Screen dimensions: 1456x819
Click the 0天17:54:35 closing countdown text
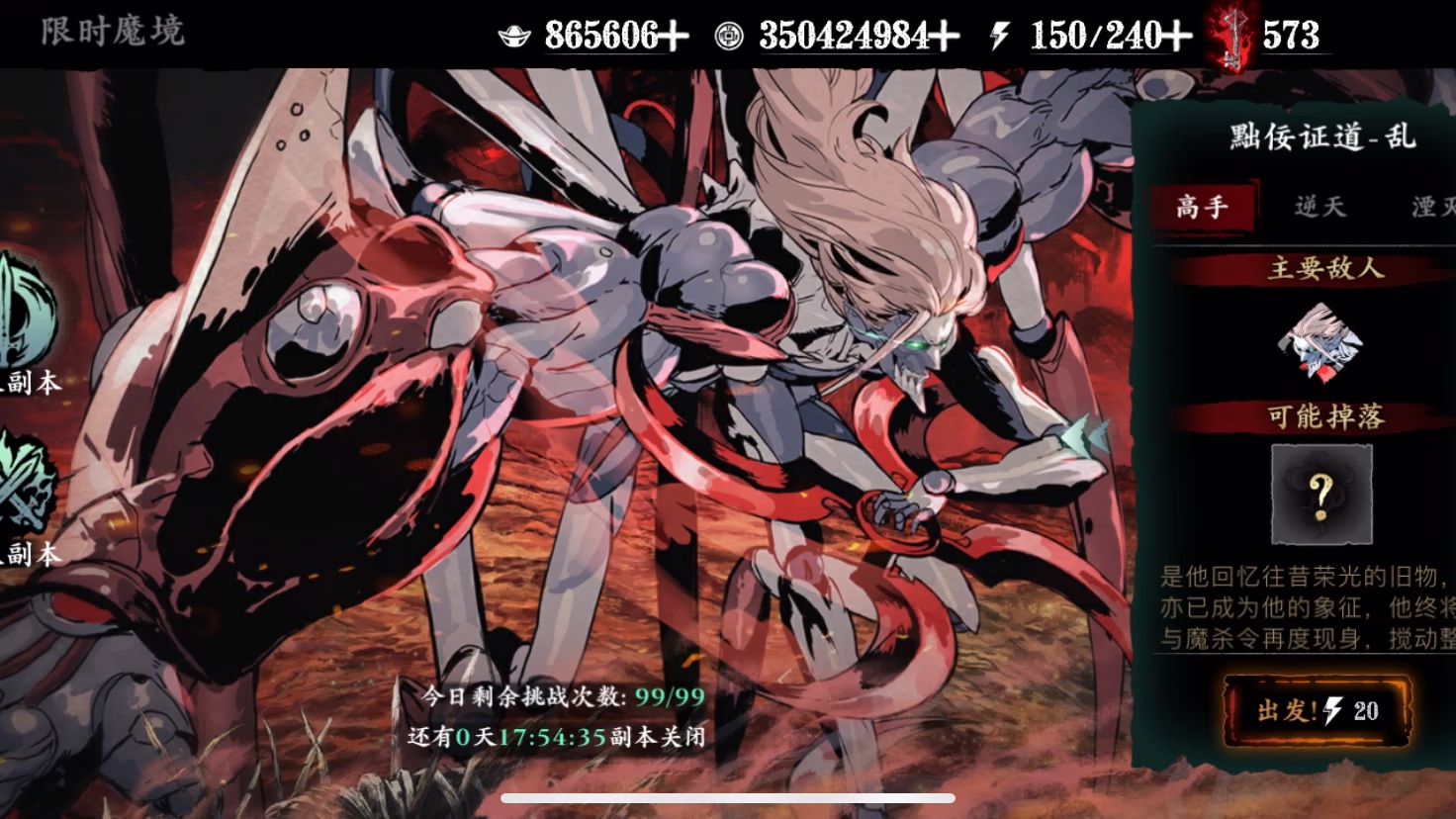click(527, 736)
